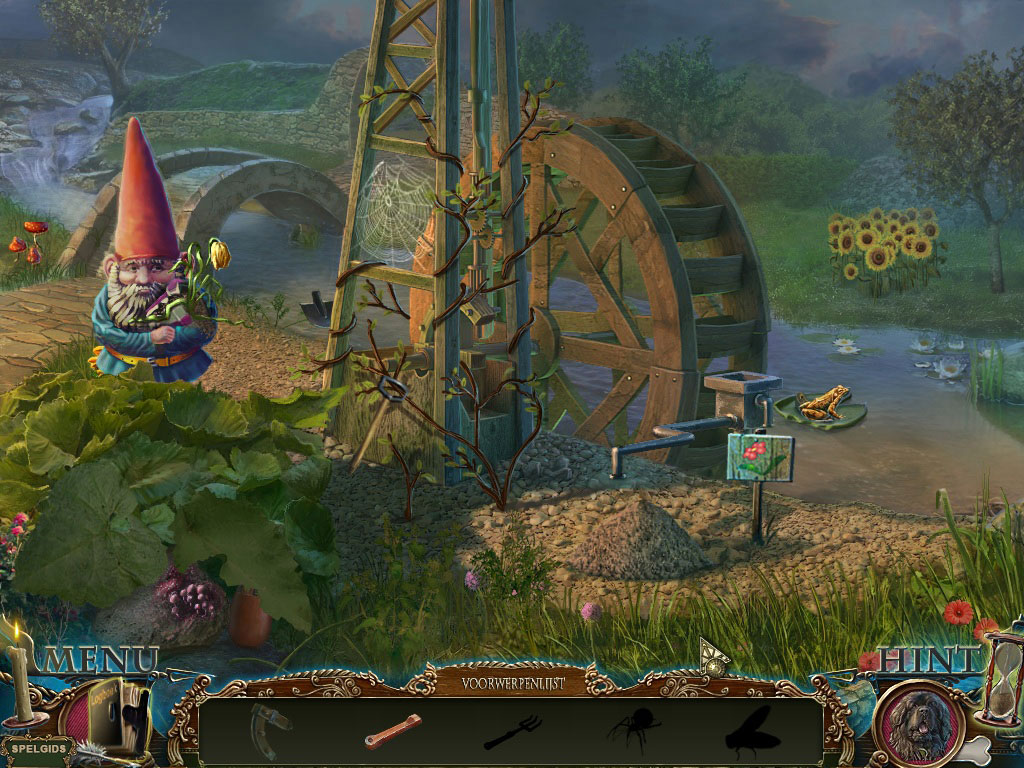Use the Hint button
Viewport: 1024px width, 768px height.
tap(929, 659)
